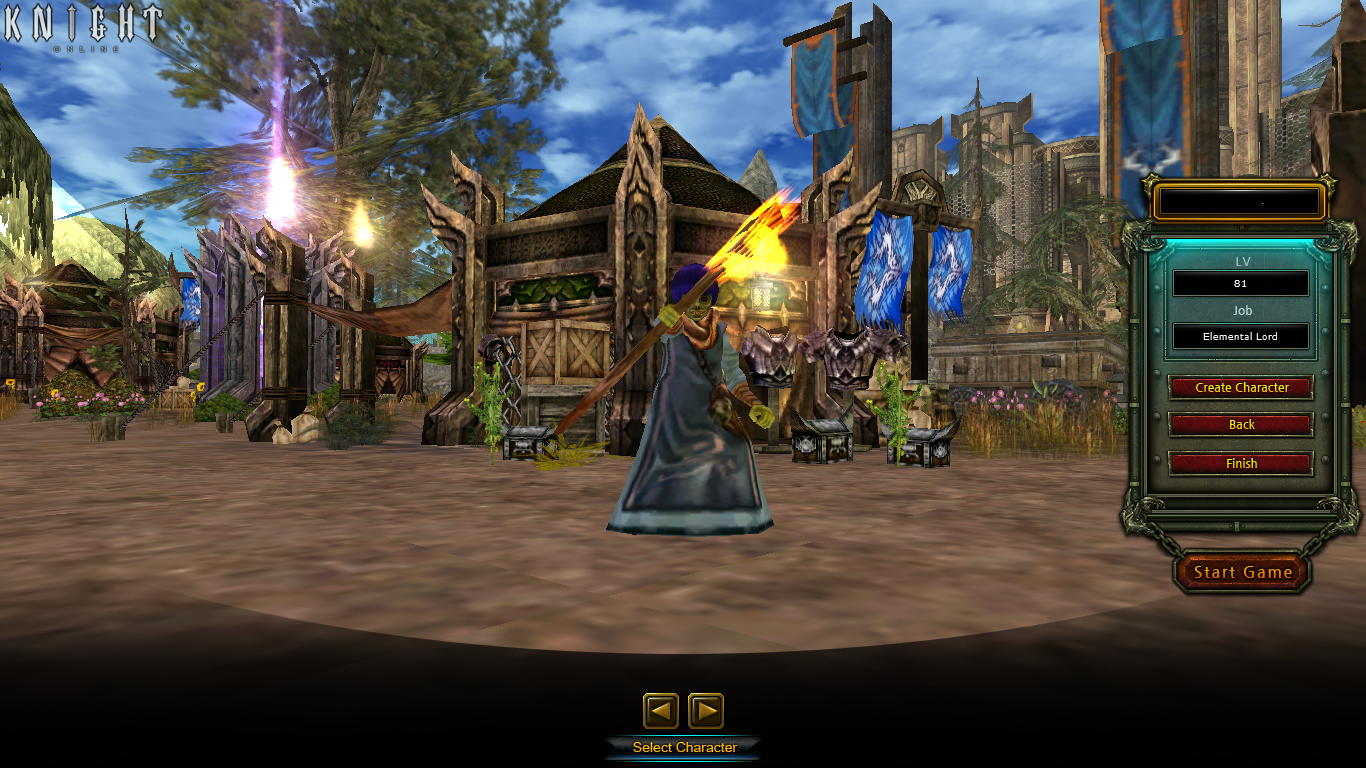
Task: Click the Select Character banner label
Action: pos(684,746)
